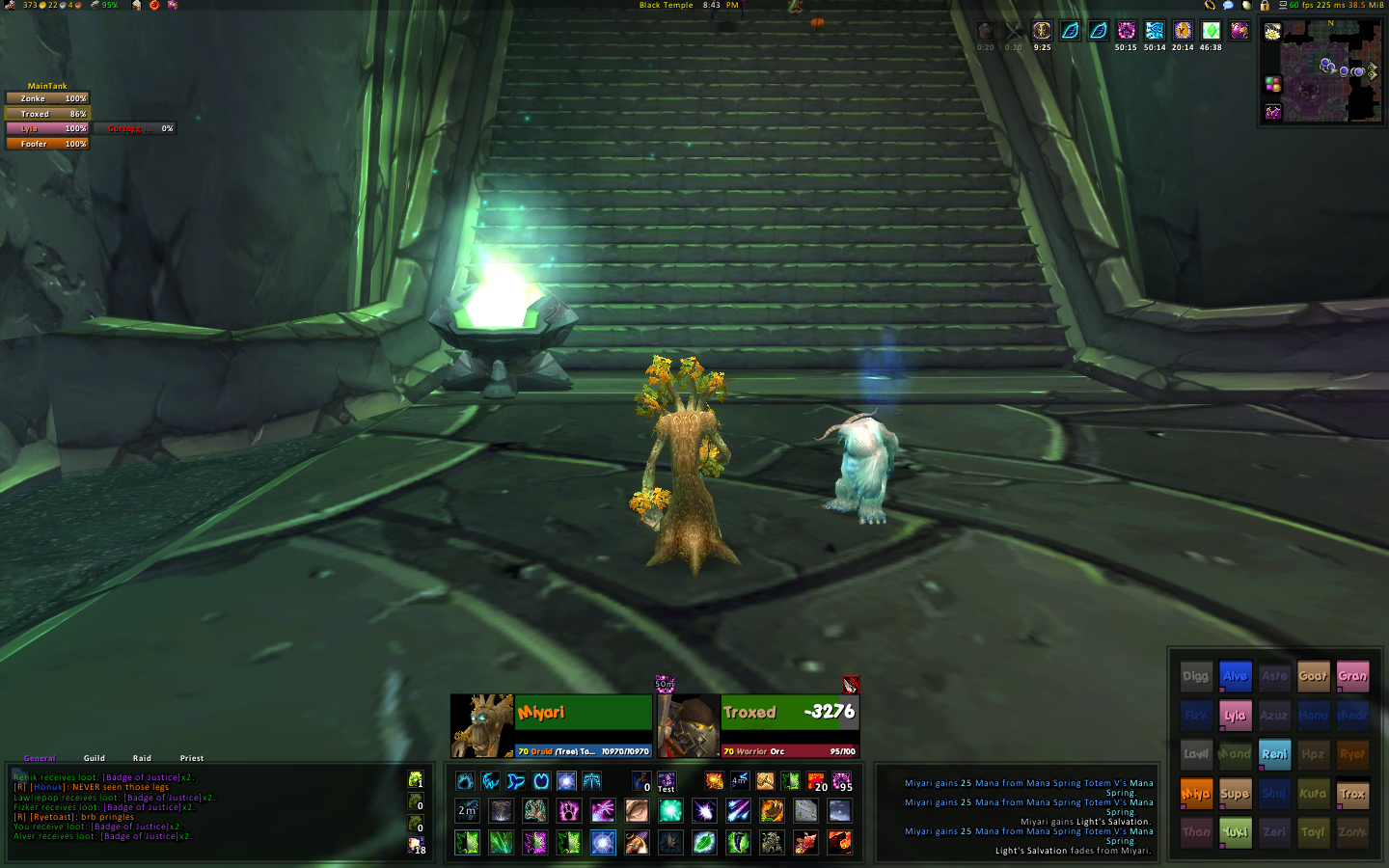
Task: Select Gran in the raid grid
Action: click(x=1352, y=676)
